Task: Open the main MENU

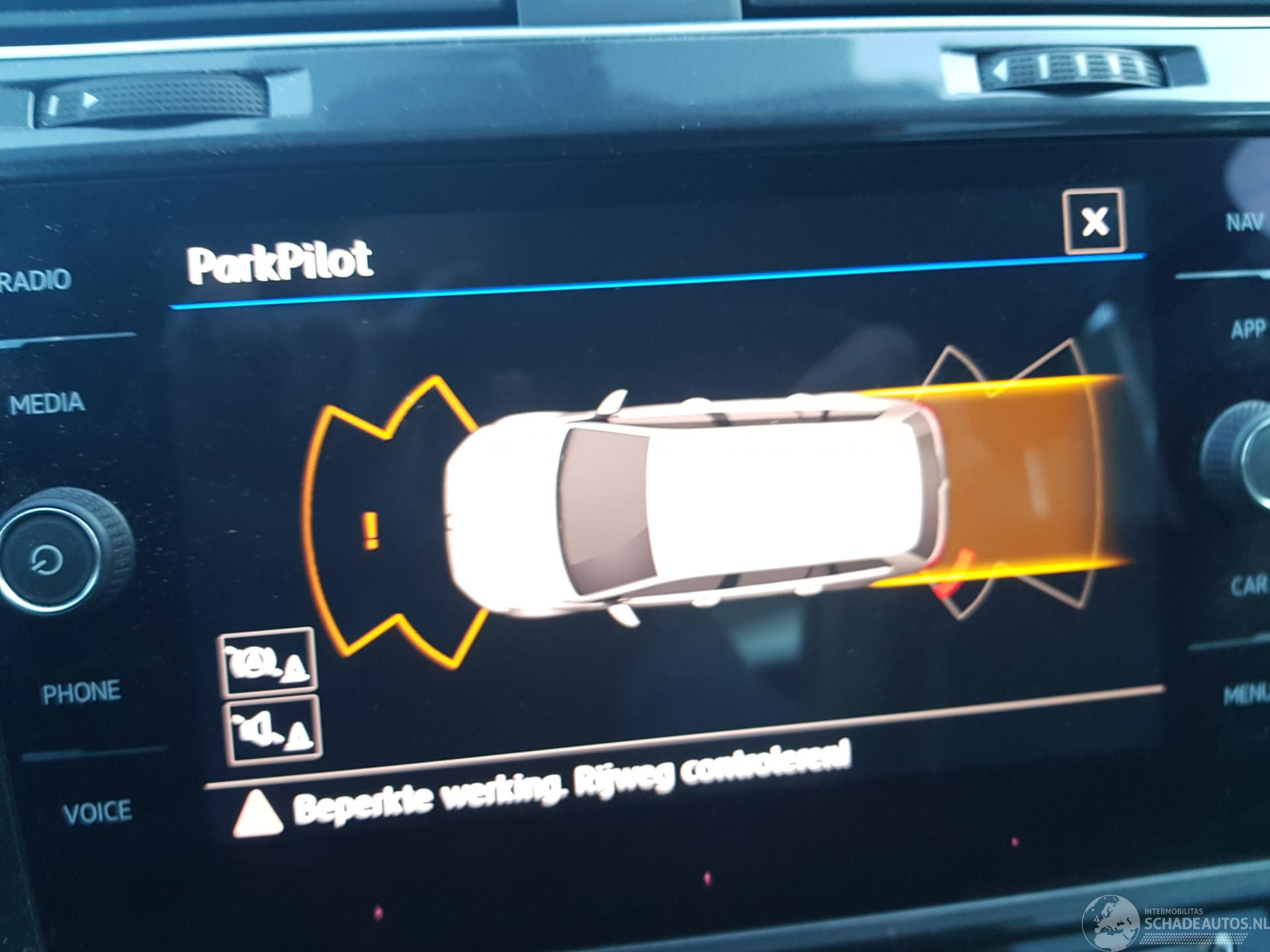Action: (x=1246, y=694)
